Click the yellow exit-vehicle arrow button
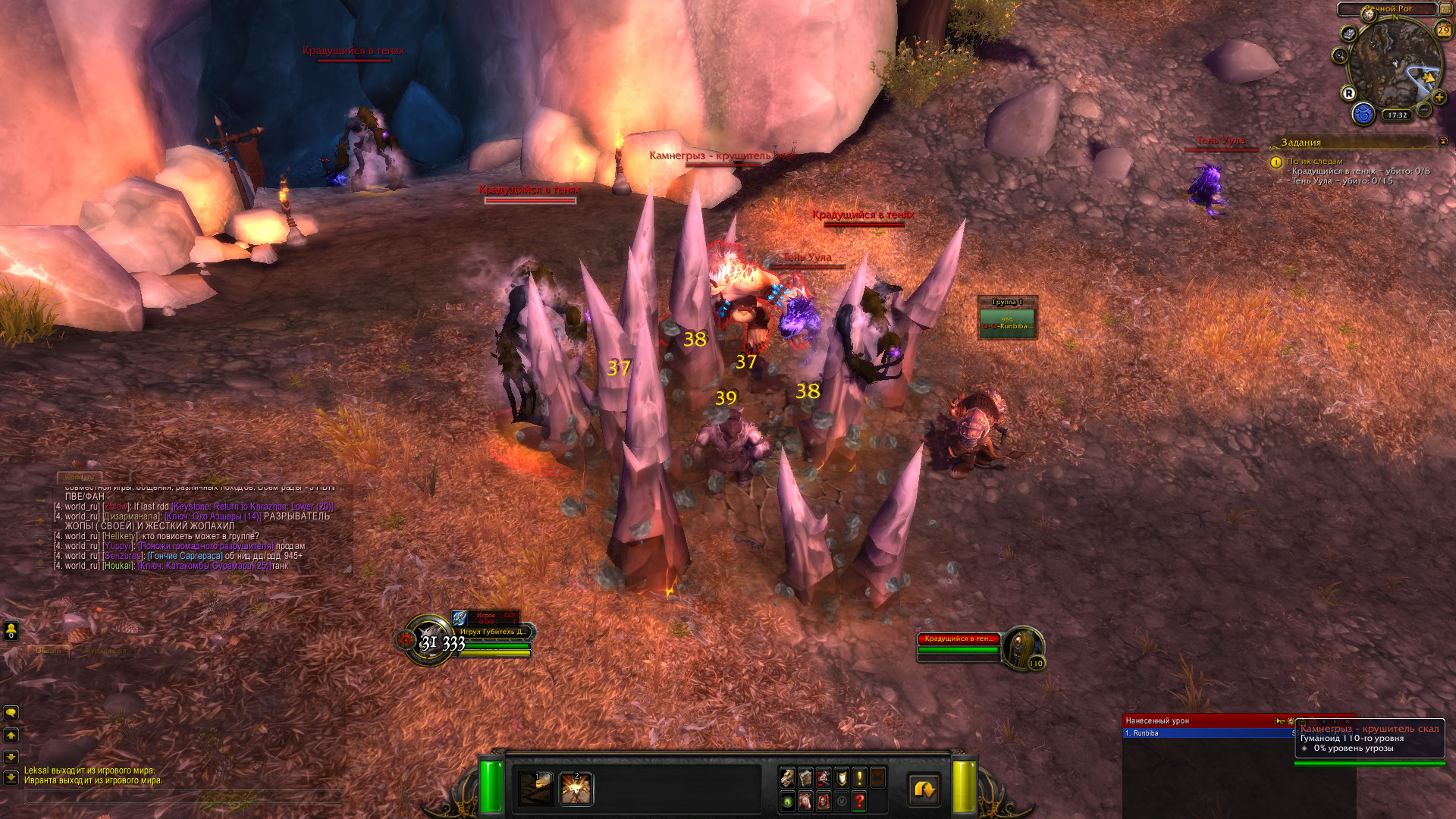 [924, 789]
